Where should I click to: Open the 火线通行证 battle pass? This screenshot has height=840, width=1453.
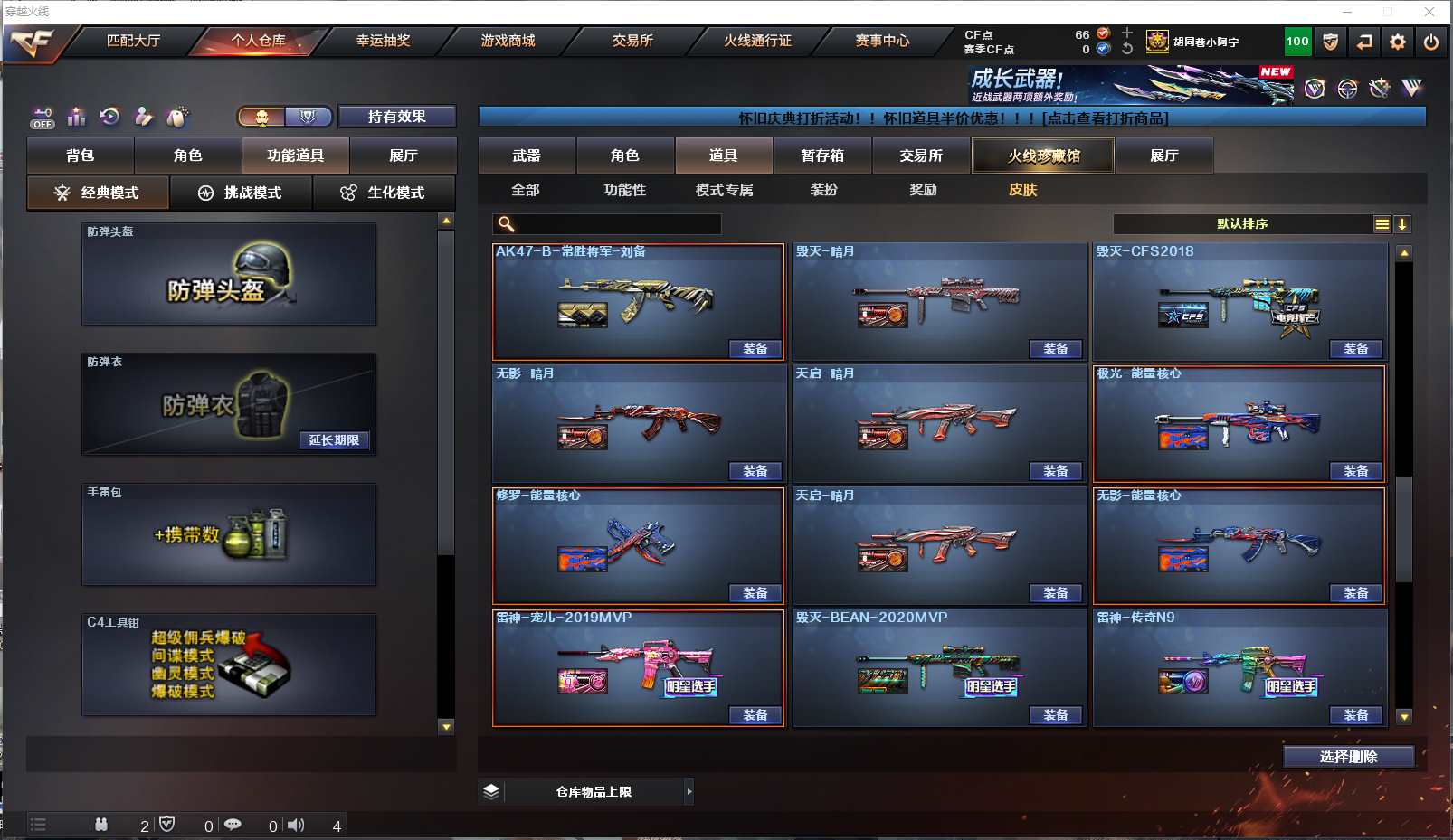[x=757, y=41]
